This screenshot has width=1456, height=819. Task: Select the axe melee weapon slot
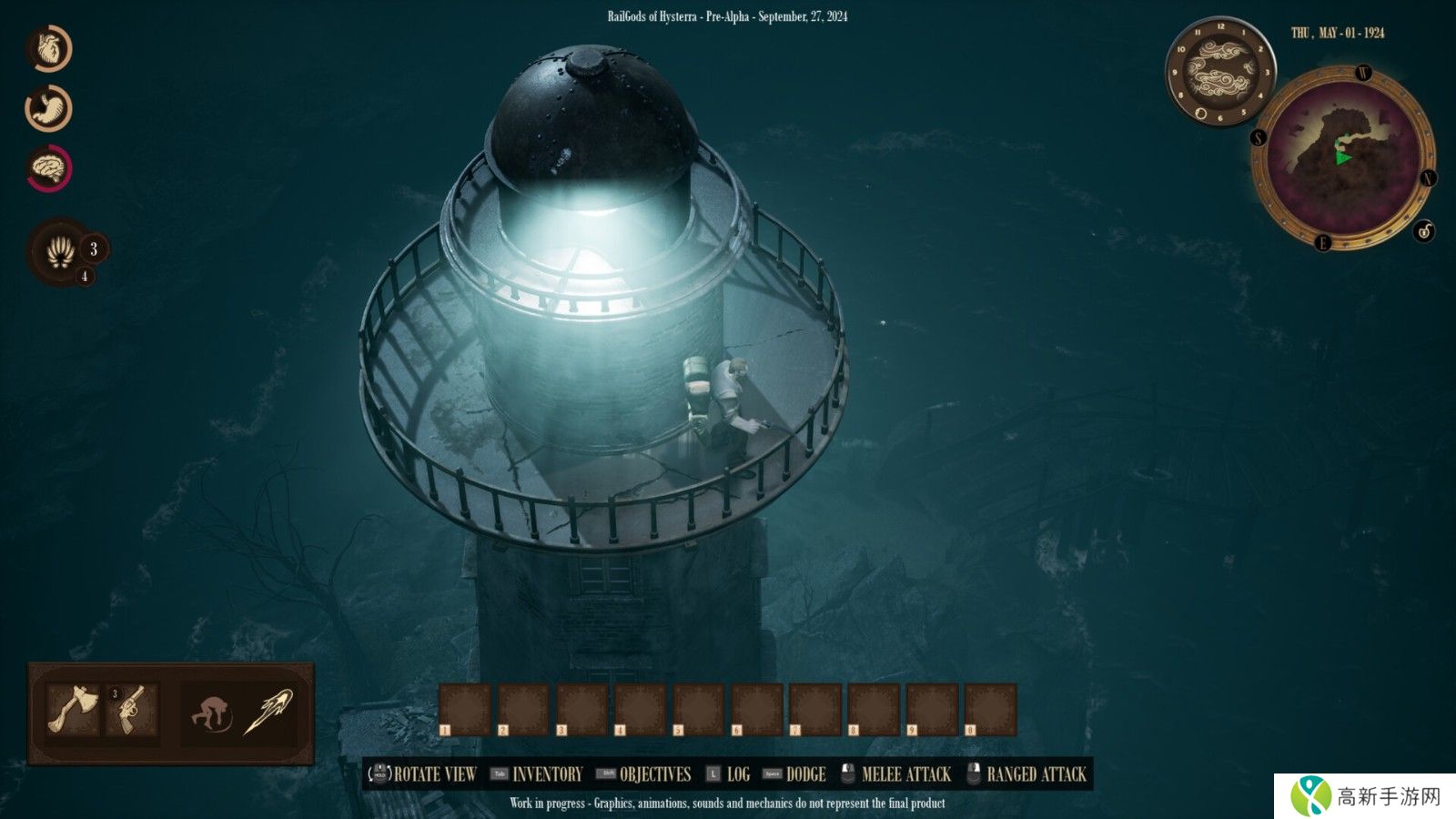pyautogui.click(x=73, y=710)
